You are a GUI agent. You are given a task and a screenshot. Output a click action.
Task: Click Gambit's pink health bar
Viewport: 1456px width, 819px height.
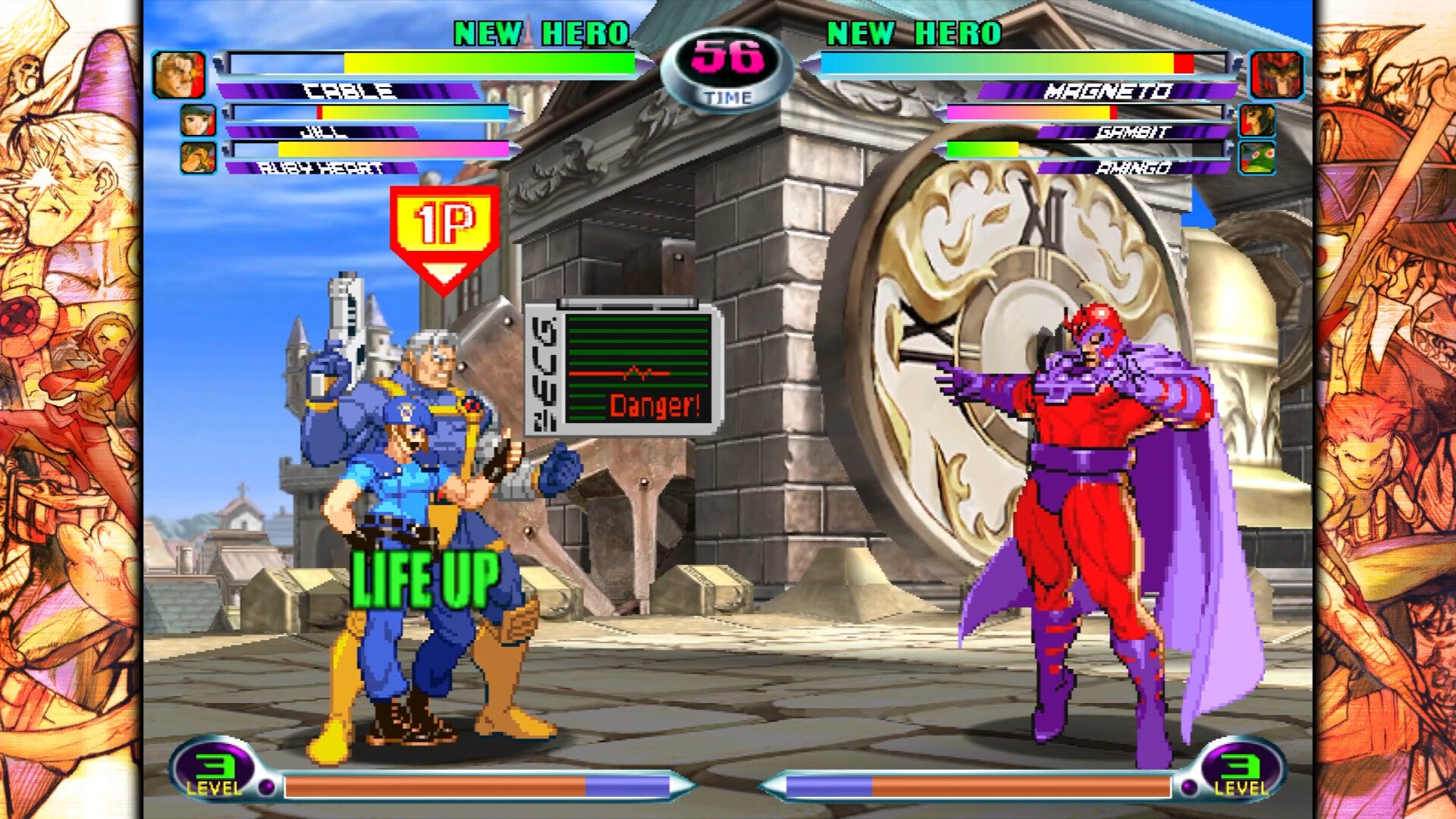tap(1009, 111)
